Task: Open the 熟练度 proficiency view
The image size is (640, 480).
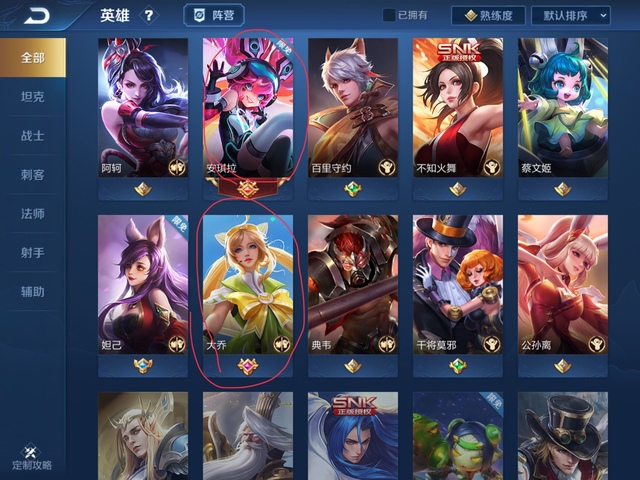Action: [x=489, y=16]
